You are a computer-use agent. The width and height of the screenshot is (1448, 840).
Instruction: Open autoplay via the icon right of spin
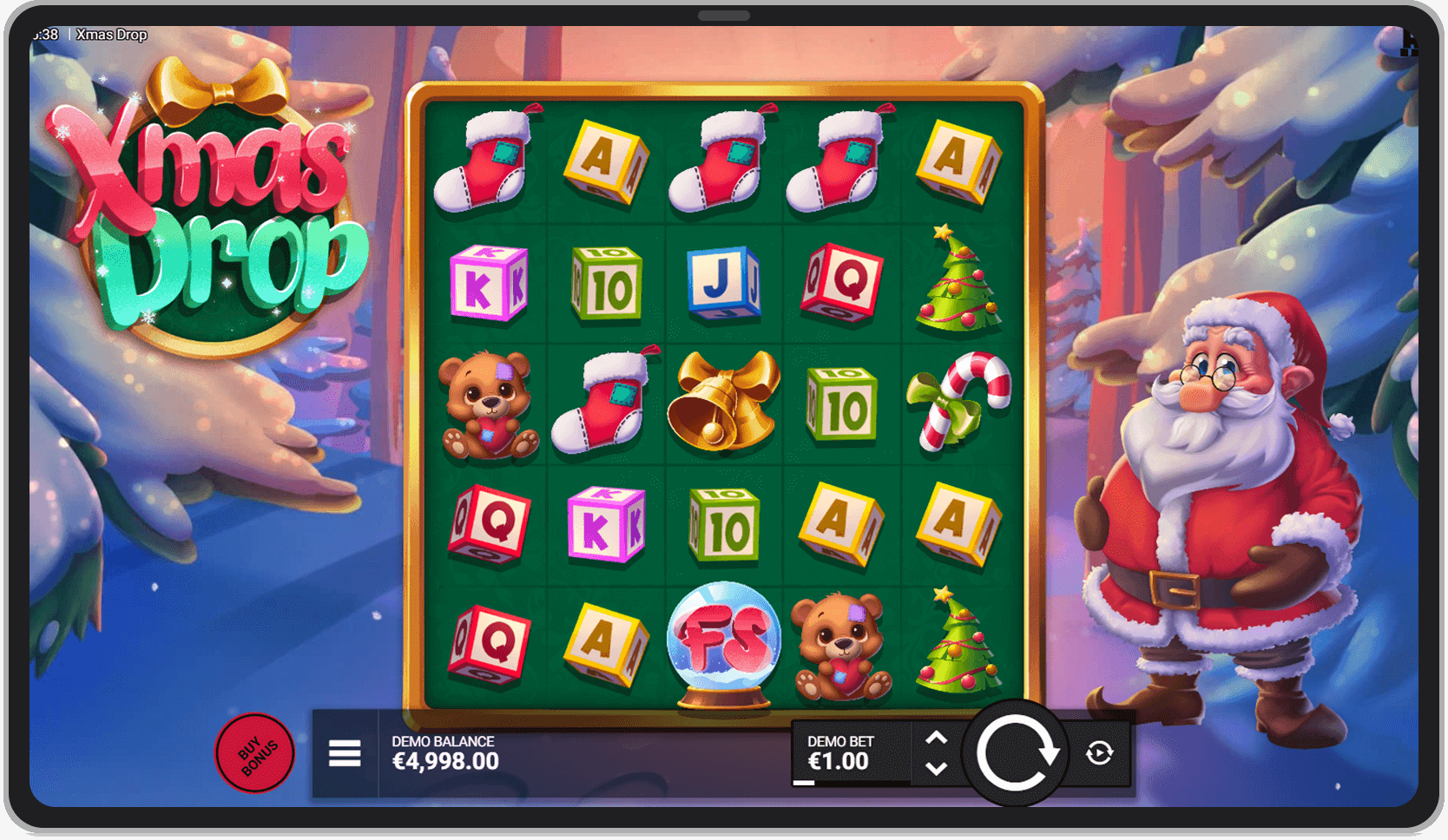click(x=1099, y=753)
